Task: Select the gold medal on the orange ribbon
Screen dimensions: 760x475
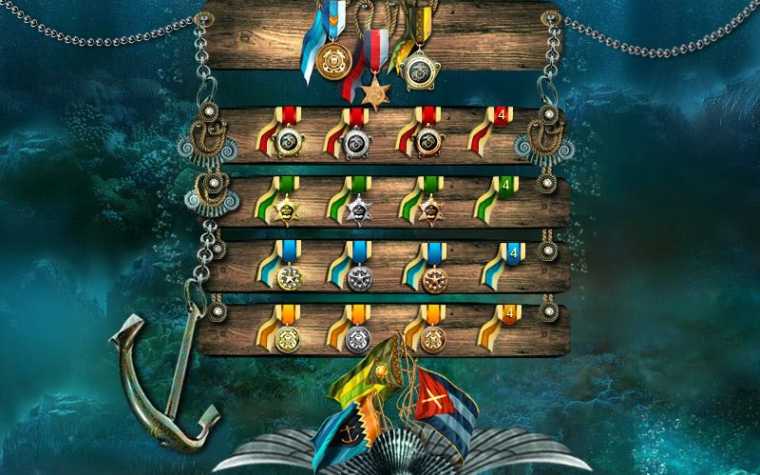Action: pos(288,339)
